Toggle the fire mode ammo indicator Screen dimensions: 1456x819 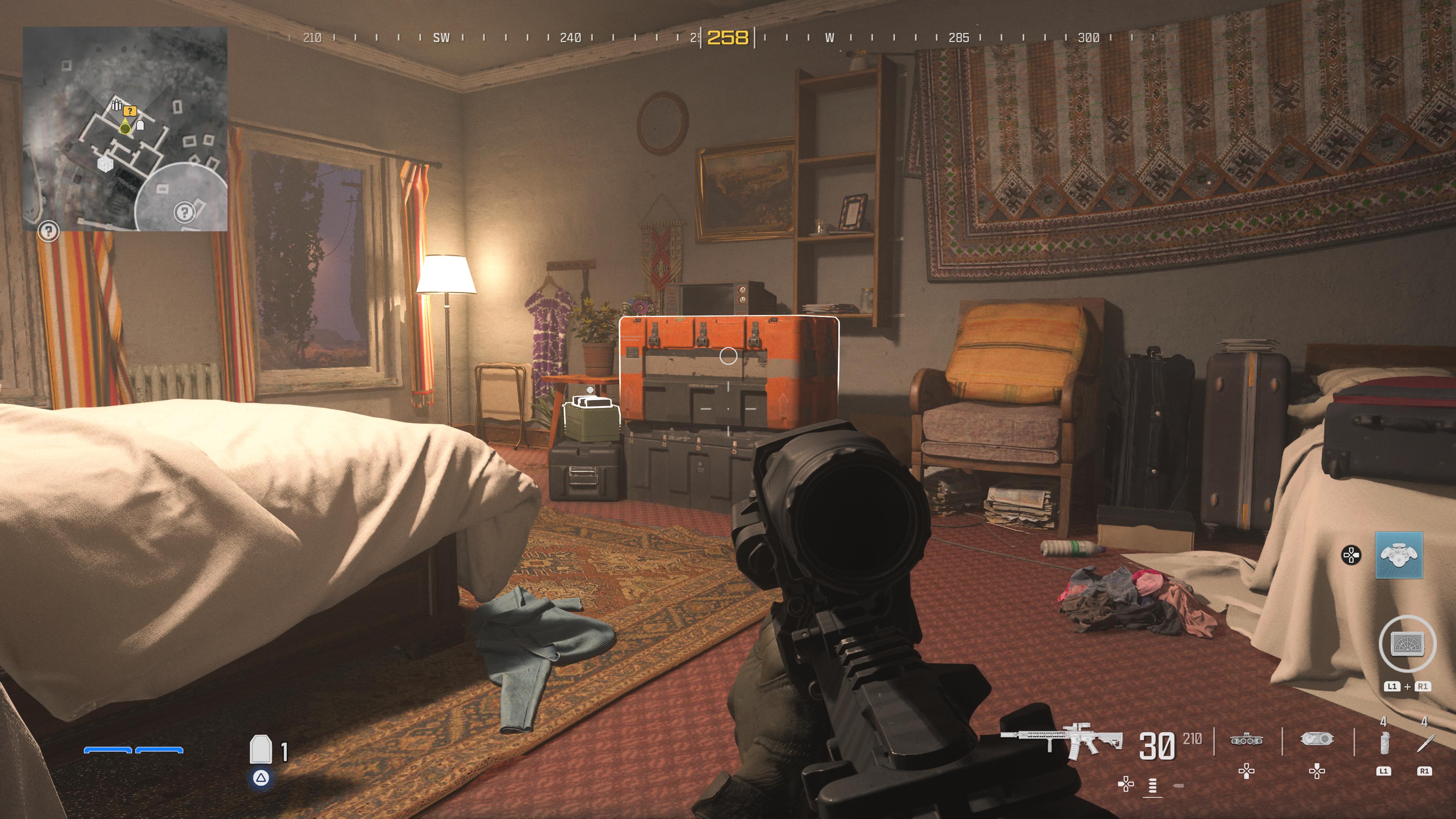1153,785
